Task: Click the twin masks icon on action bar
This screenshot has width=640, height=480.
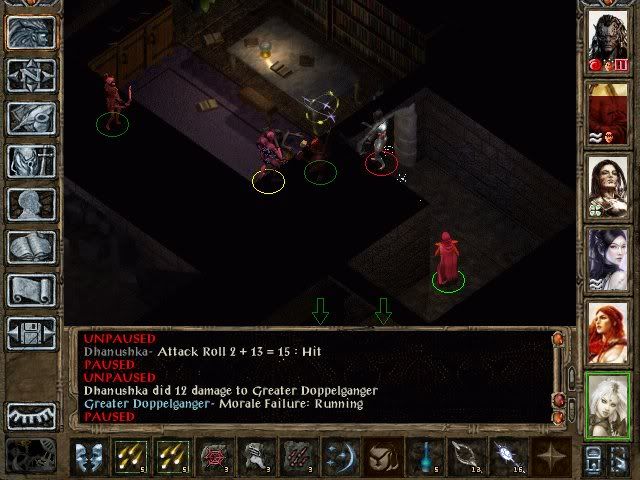Action: (x=89, y=458)
